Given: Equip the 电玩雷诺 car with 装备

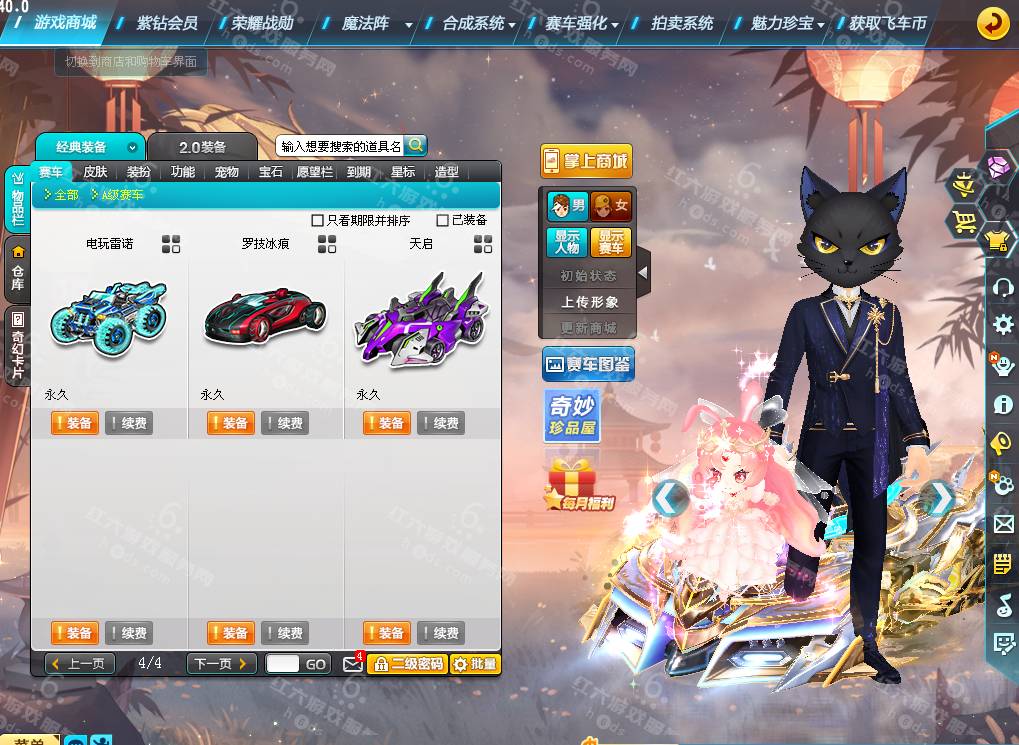Looking at the screenshot, I should point(73,423).
